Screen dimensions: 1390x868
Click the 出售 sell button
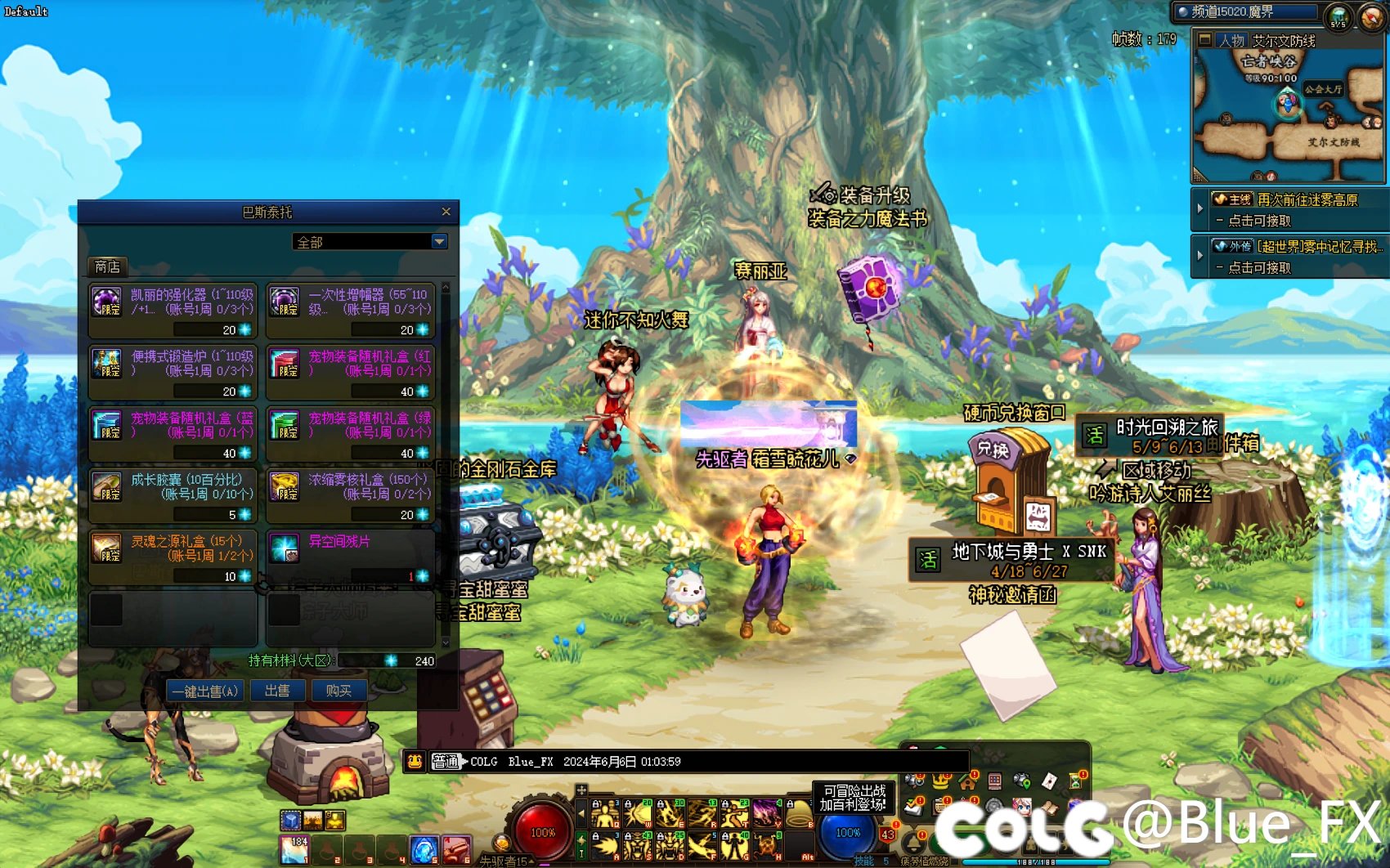point(277,691)
